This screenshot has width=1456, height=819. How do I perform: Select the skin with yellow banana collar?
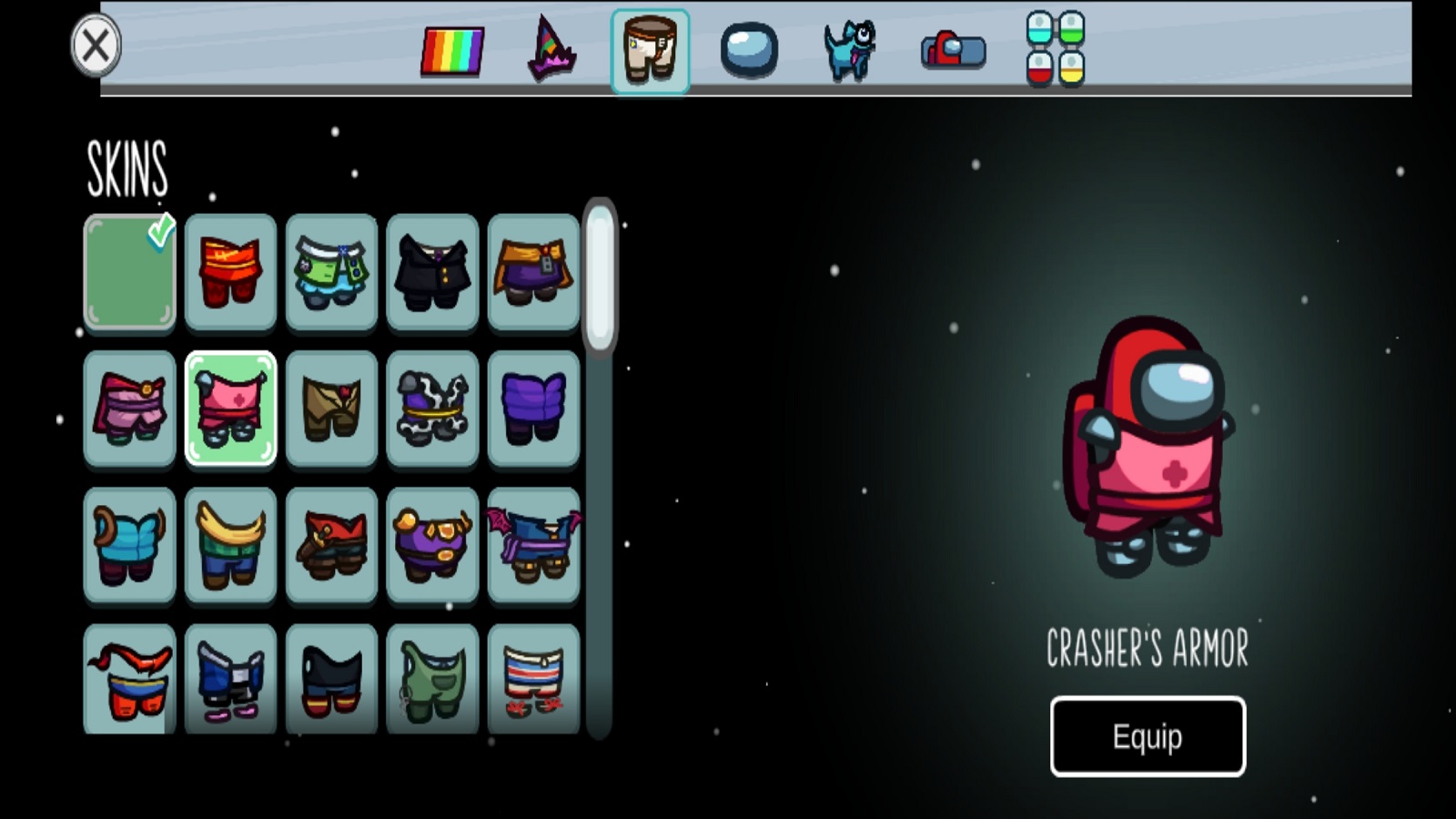tap(230, 544)
